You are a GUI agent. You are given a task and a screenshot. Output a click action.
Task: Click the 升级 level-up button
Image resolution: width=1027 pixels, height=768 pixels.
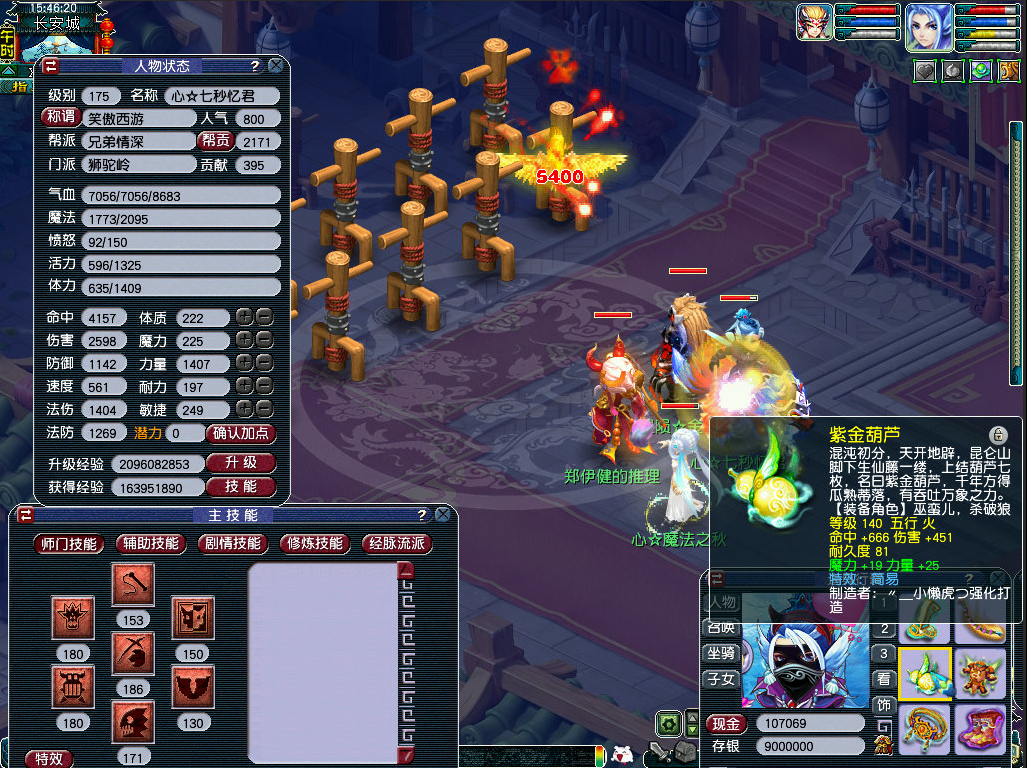pos(240,463)
